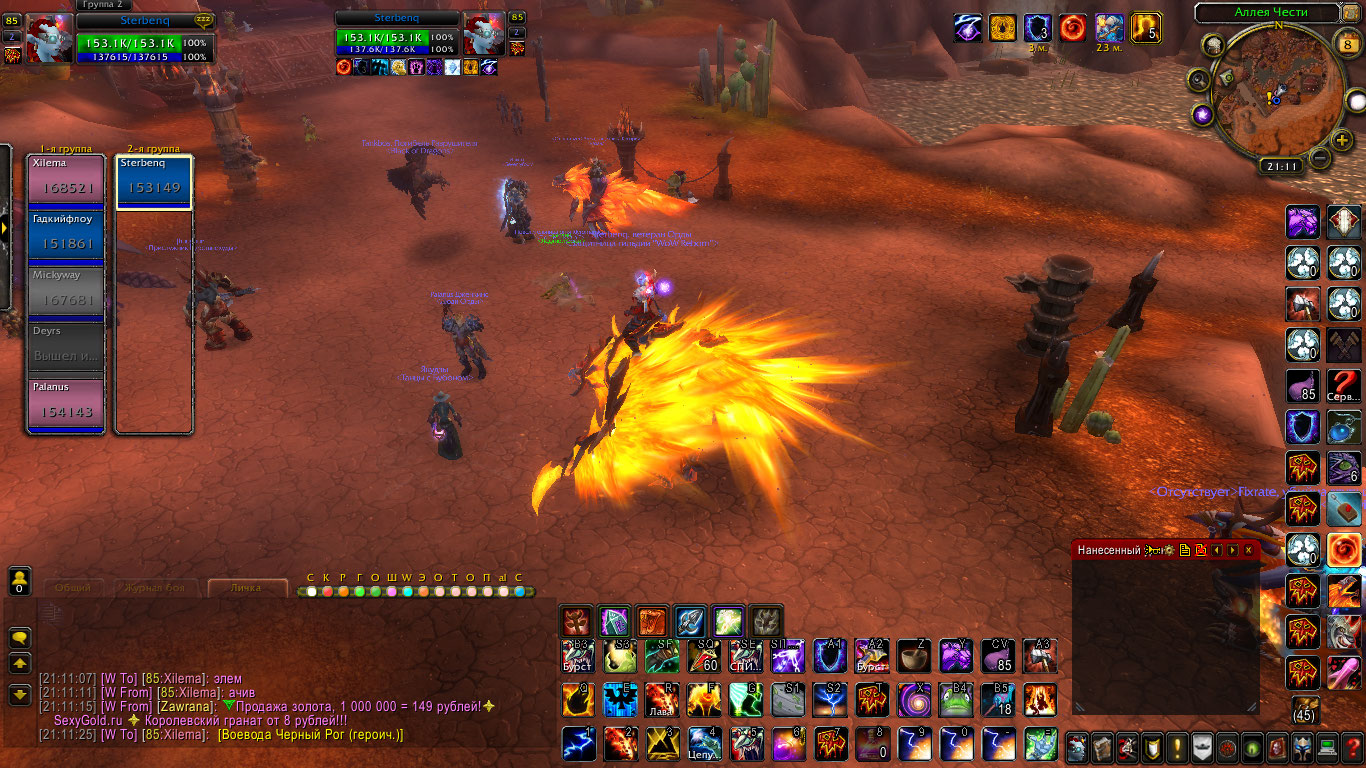The image size is (1366, 768).
Task: Use the mortar bowl item on key Z
Action: [x=913, y=657]
